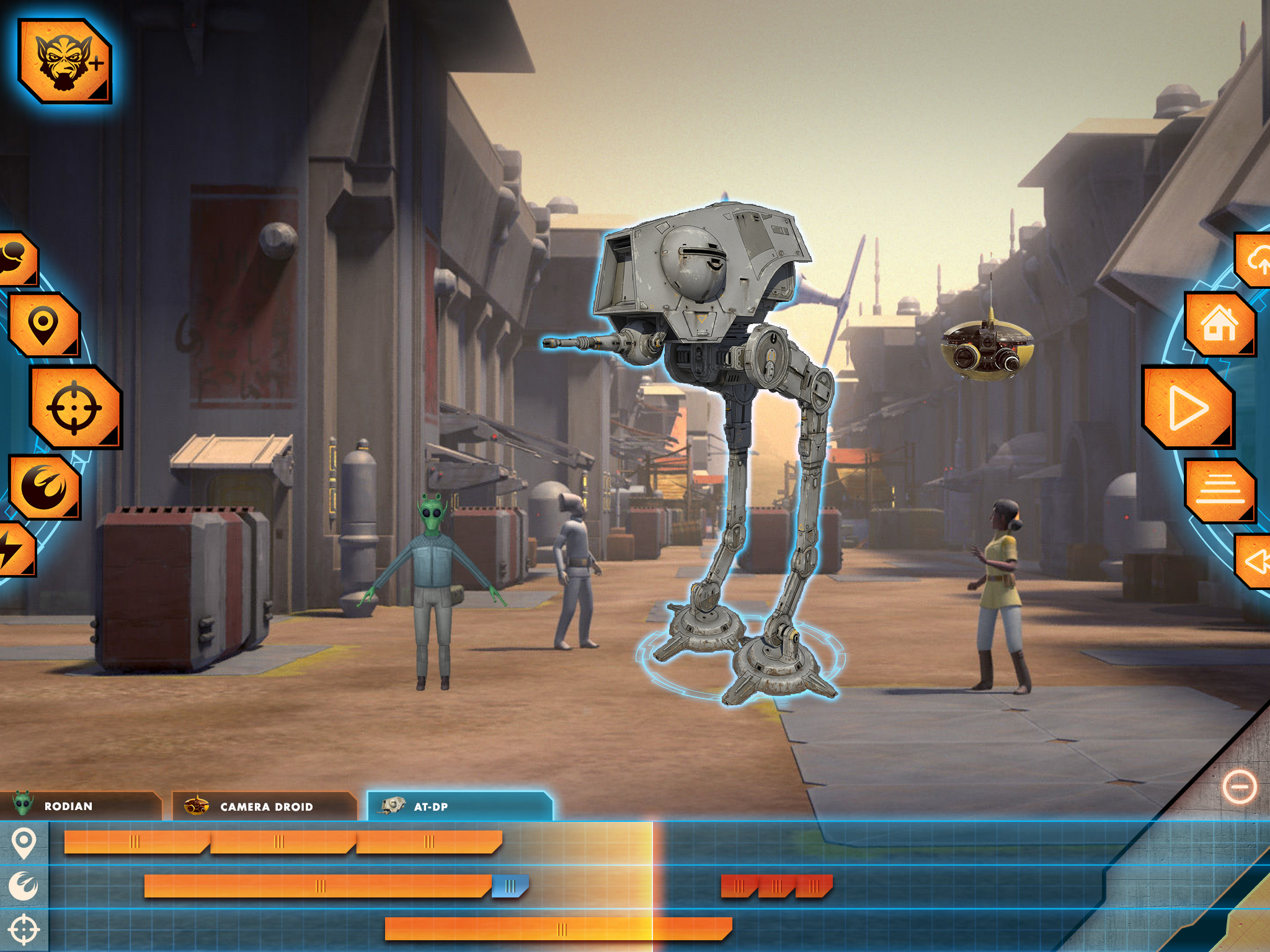
Task: Activate the crosshair target tool
Action: [74, 407]
